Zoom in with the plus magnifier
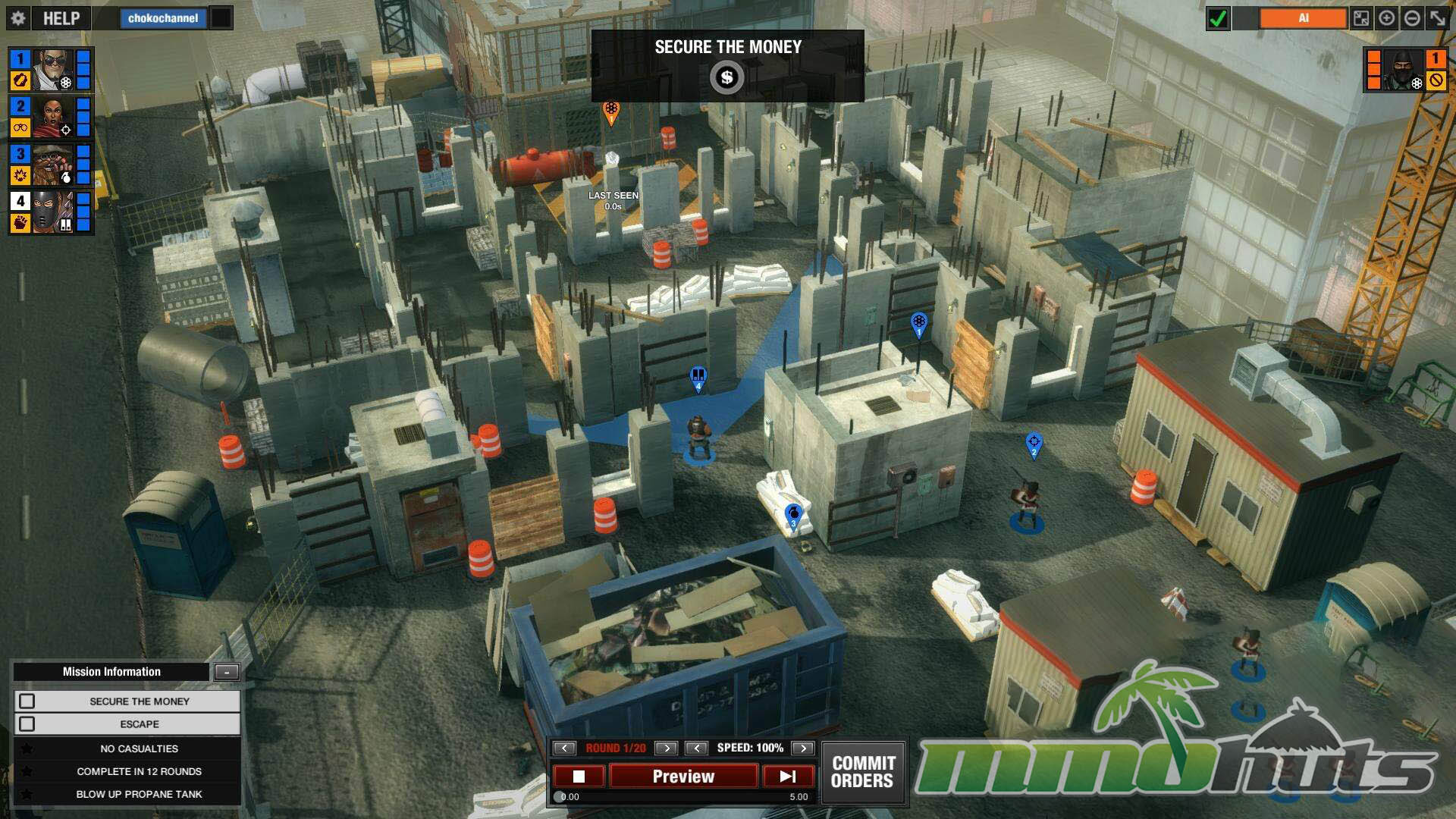 1386,18
